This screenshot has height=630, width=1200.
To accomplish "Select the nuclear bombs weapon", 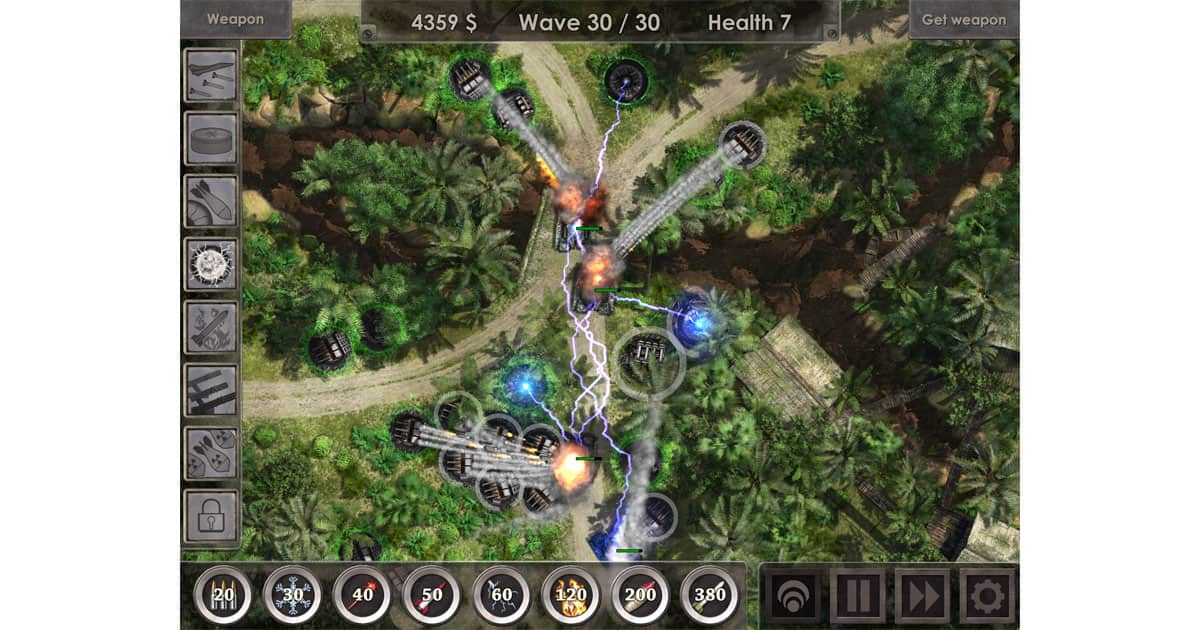I will (x=211, y=453).
